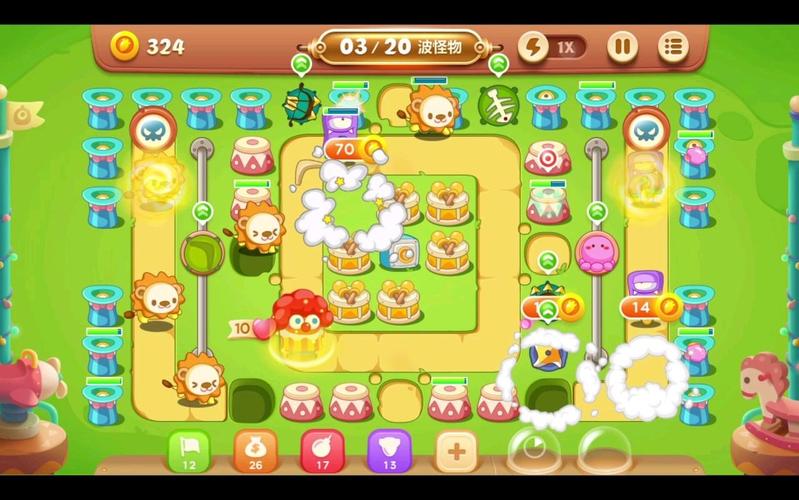
Task: Click the plus button to add items
Action: 456,451
